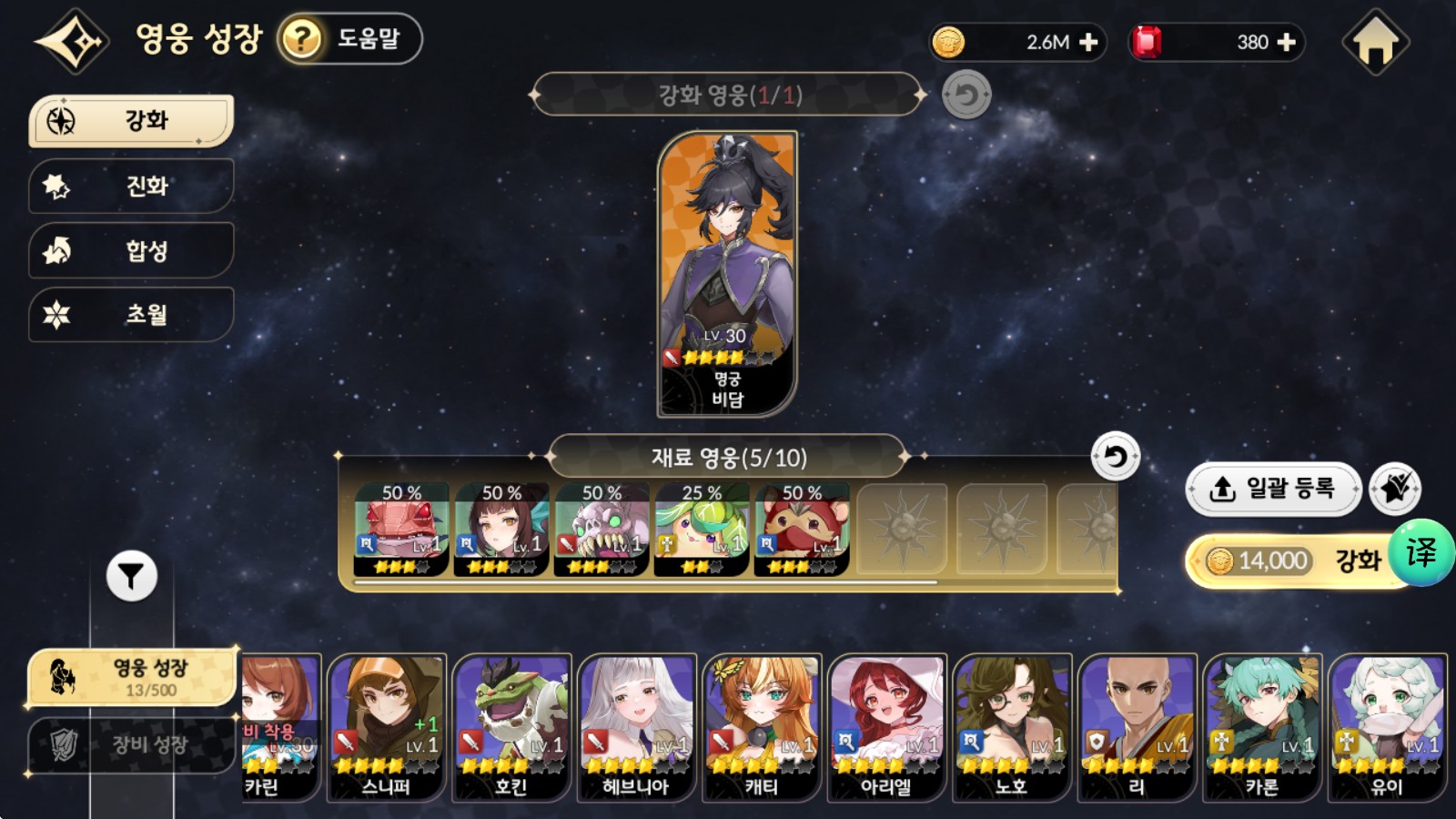Select the 초월 tab
The image size is (1456, 819).
click(132, 315)
